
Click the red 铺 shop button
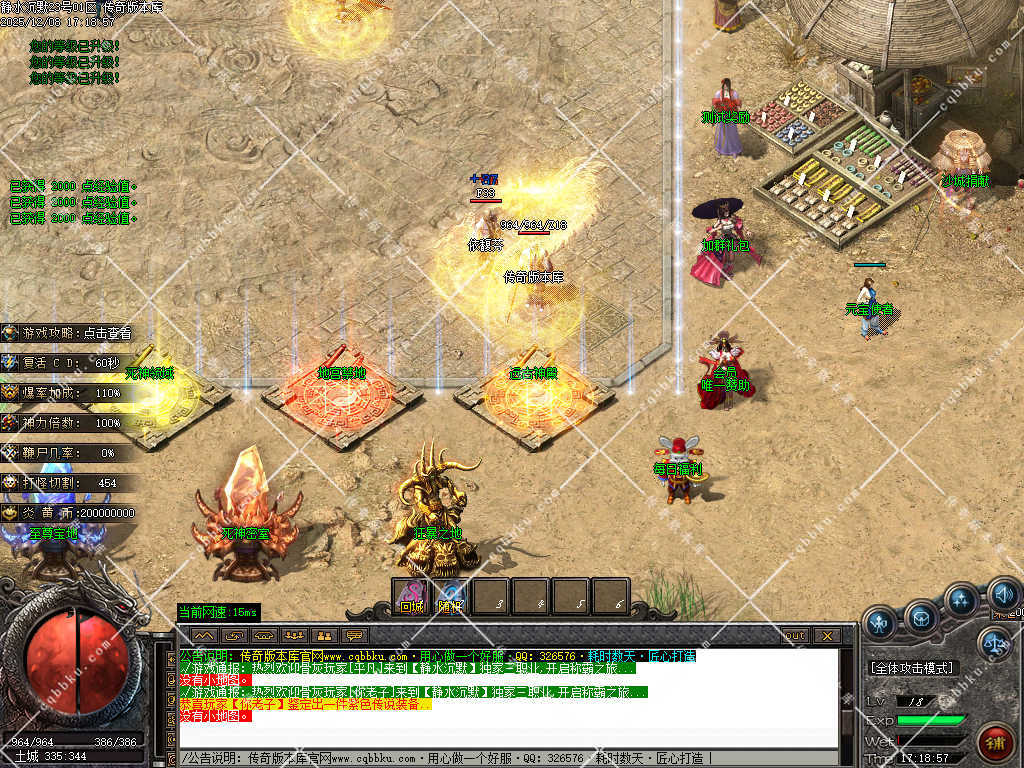994,742
